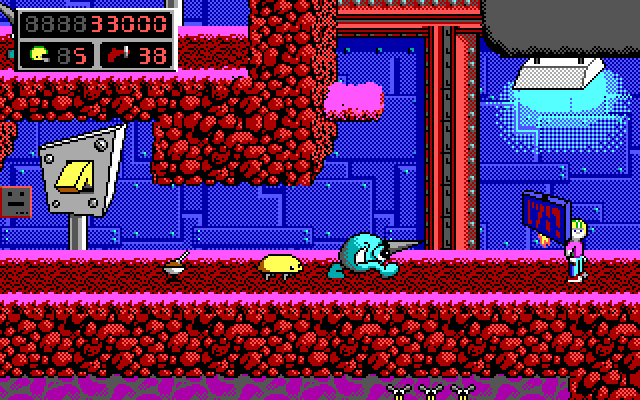
Task: Click the Keen helmet lives icon
Action: point(39,54)
